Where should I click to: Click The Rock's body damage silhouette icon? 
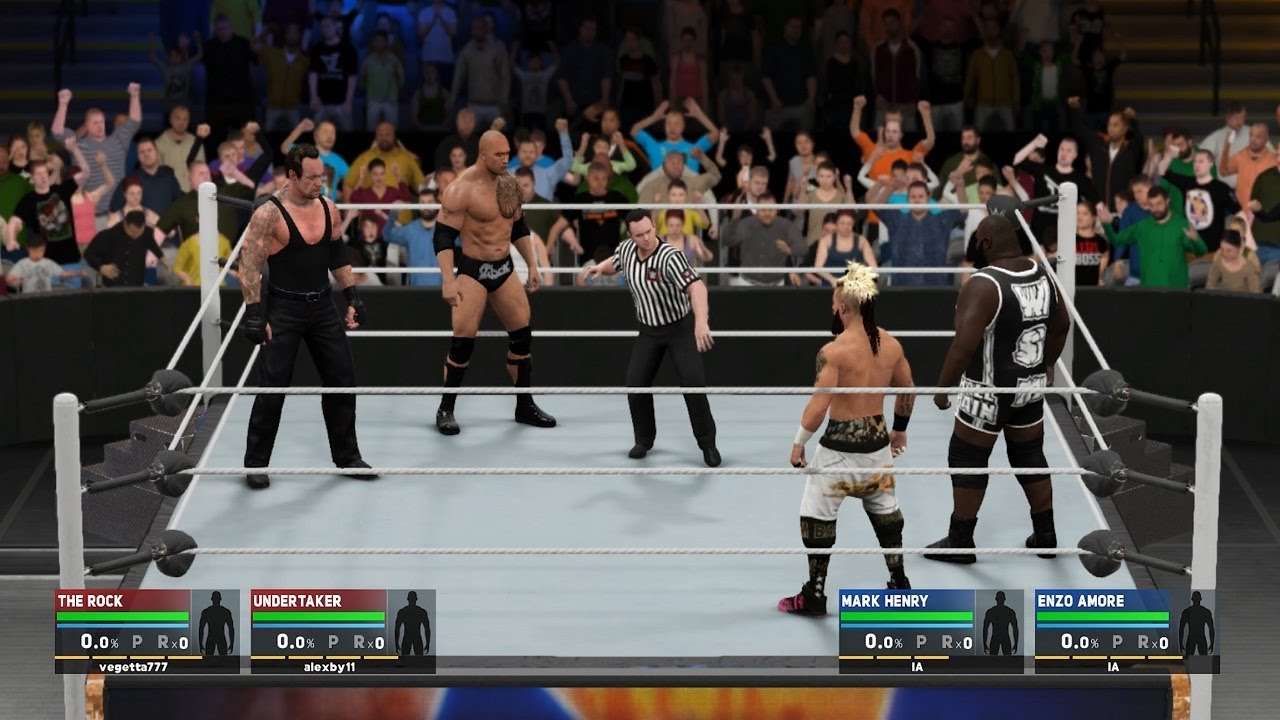[215, 623]
